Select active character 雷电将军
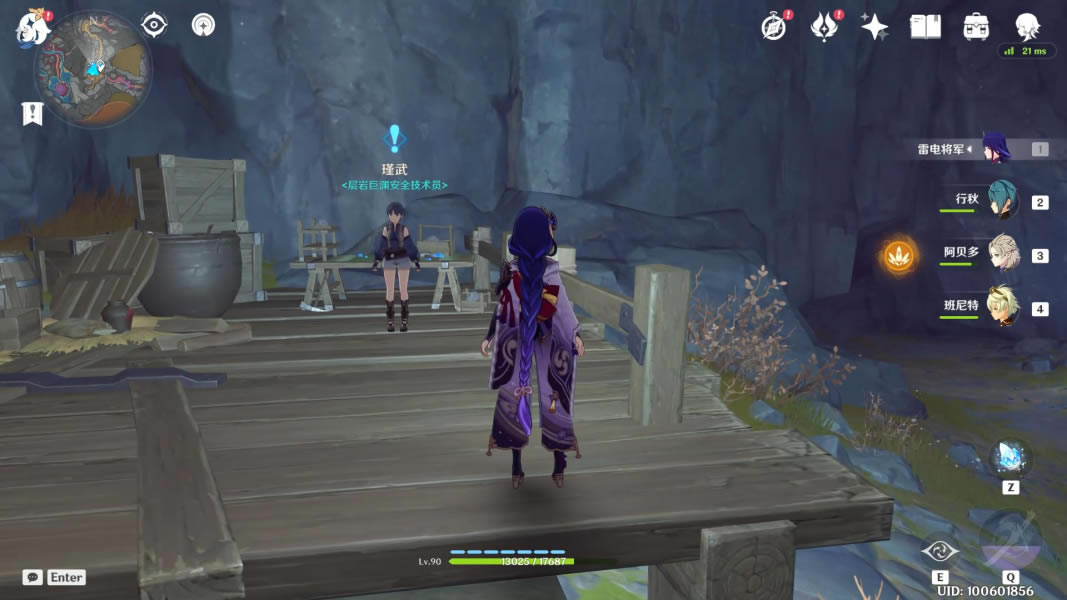This screenshot has height=600, width=1067. tap(996, 148)
